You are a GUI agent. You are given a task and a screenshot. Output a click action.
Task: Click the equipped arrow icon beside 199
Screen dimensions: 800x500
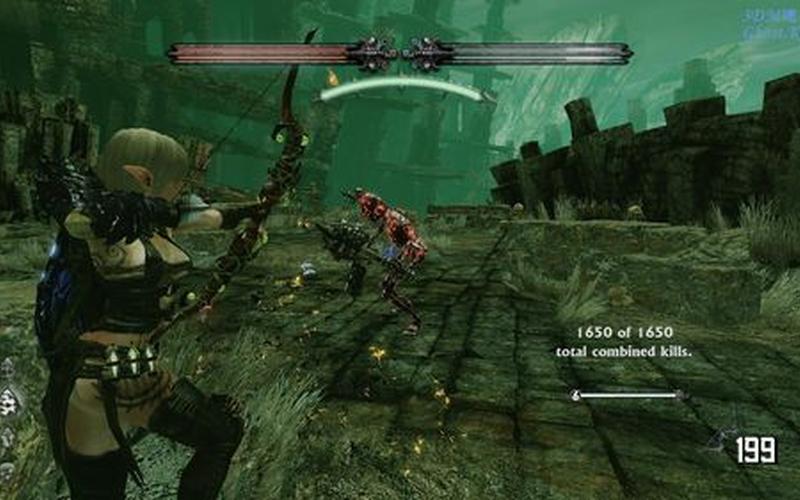(x=719, y=440)
